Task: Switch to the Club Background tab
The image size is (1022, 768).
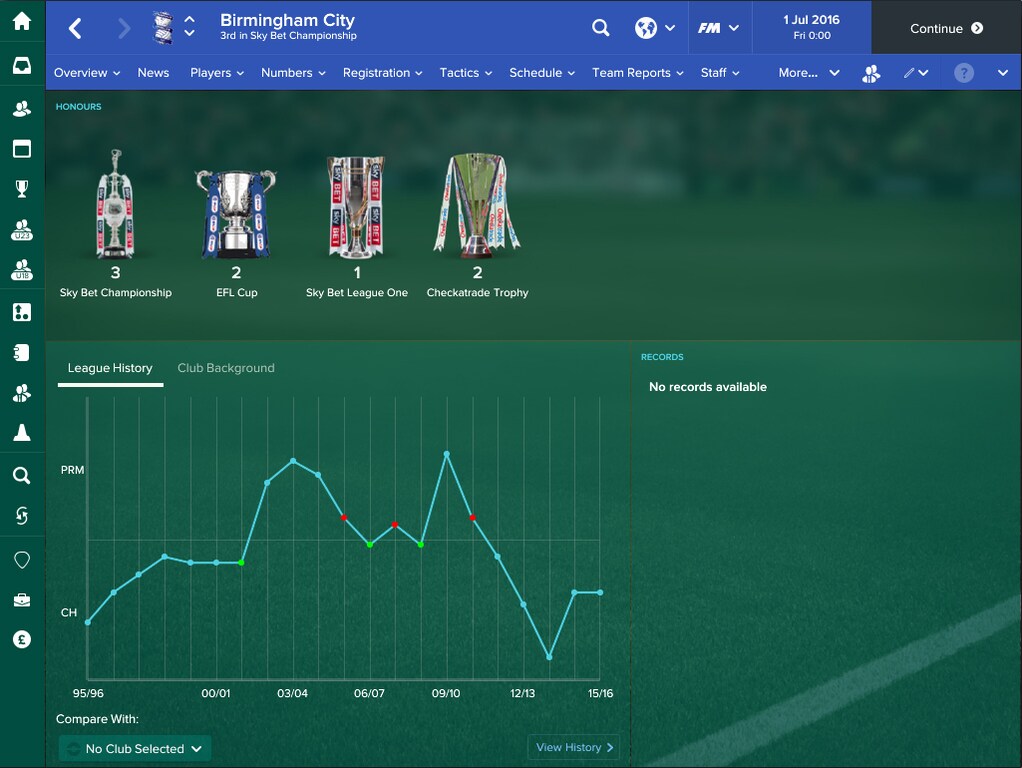Action: [x=226, y=368]
